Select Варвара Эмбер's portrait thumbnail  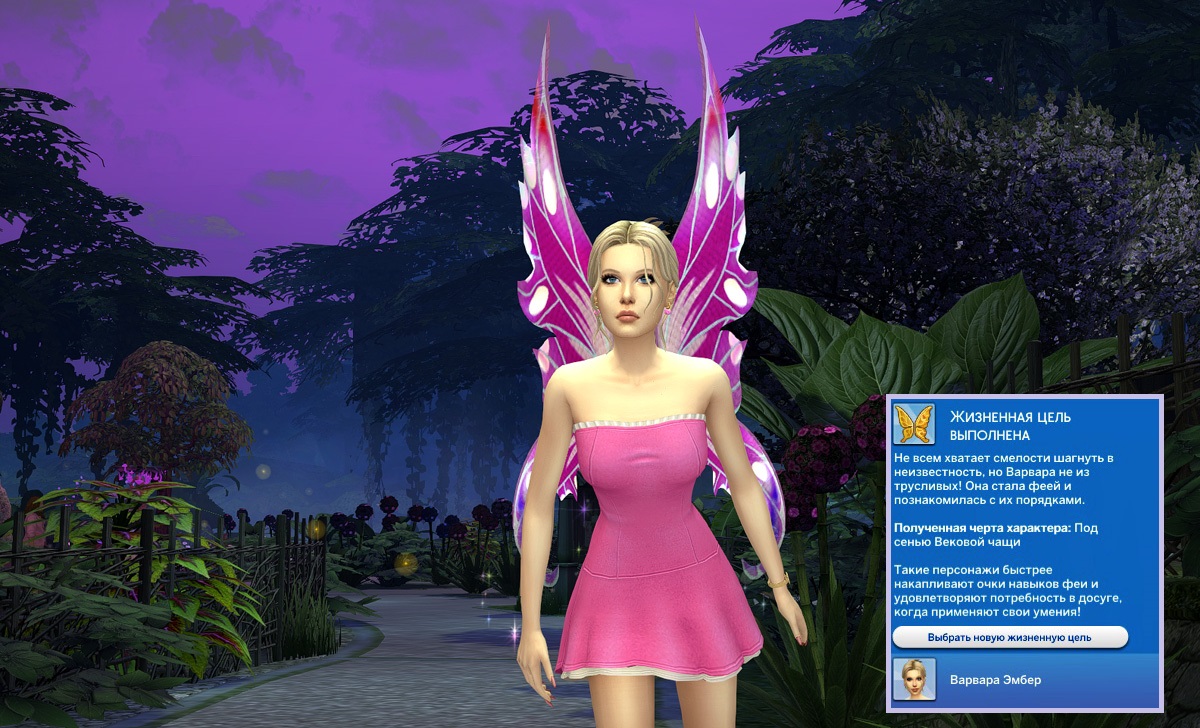tap(913, 679)
